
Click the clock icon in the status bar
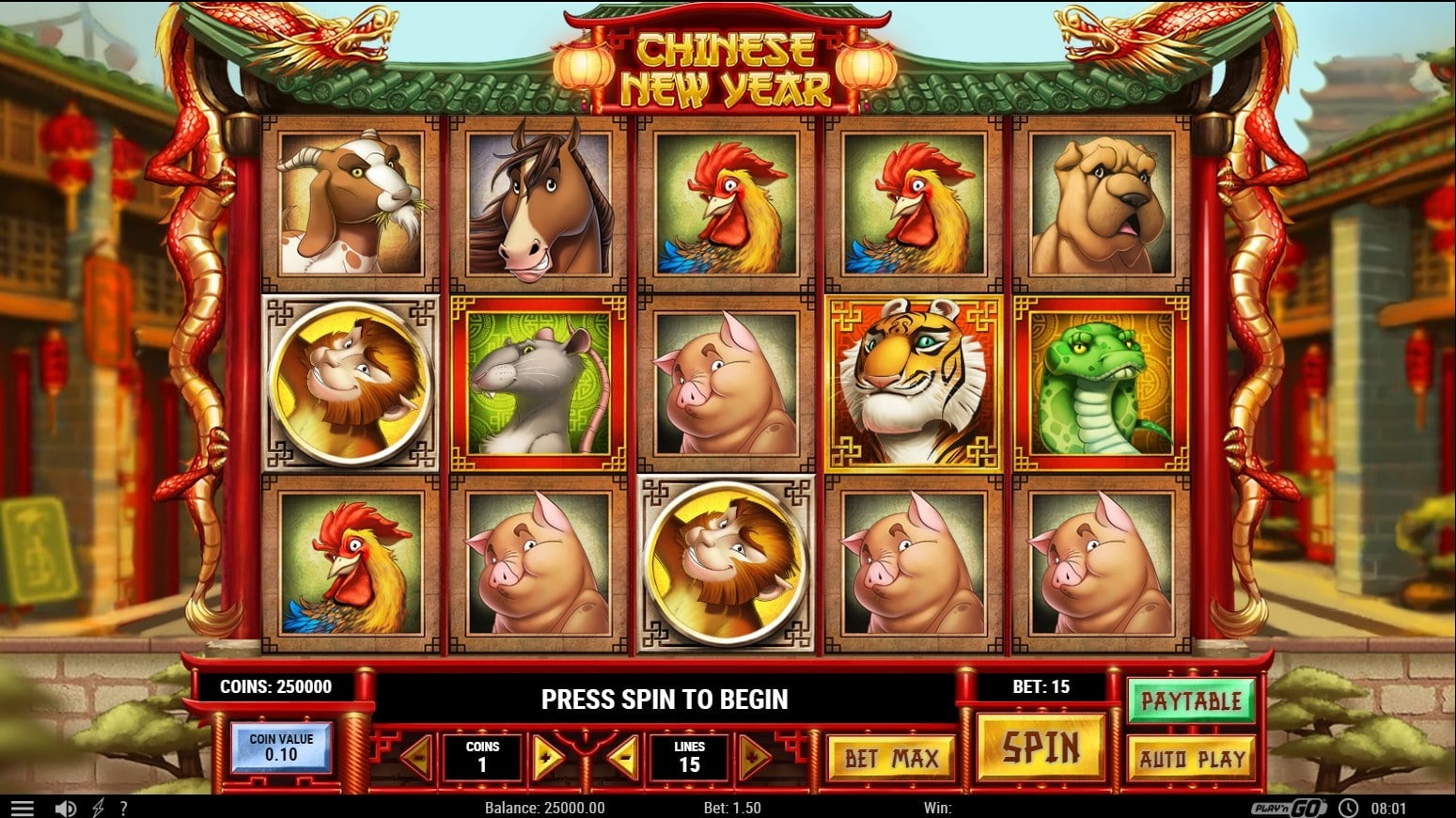(1350, 806)
